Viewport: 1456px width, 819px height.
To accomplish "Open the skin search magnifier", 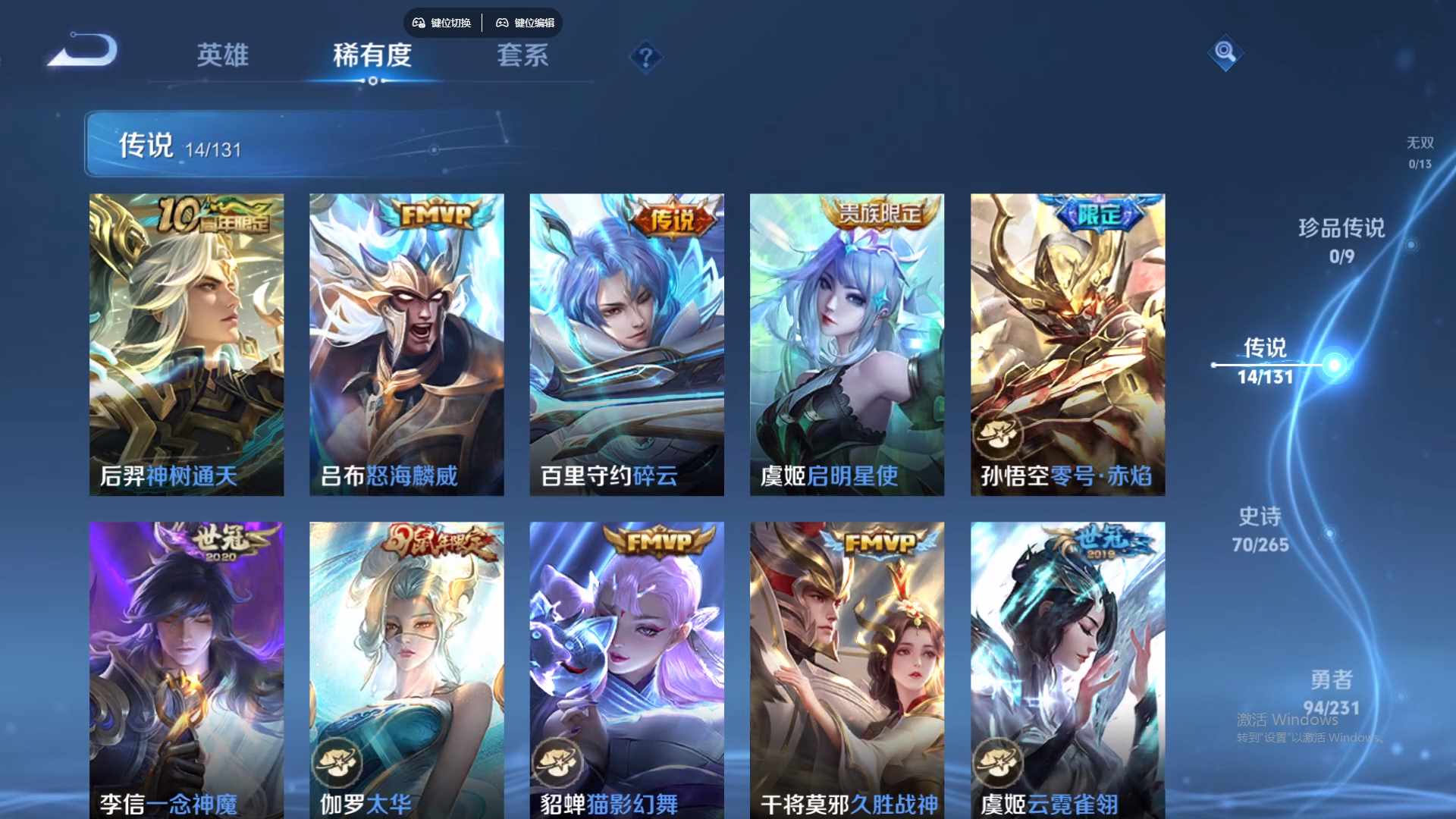I will [x=1225, y=52].
